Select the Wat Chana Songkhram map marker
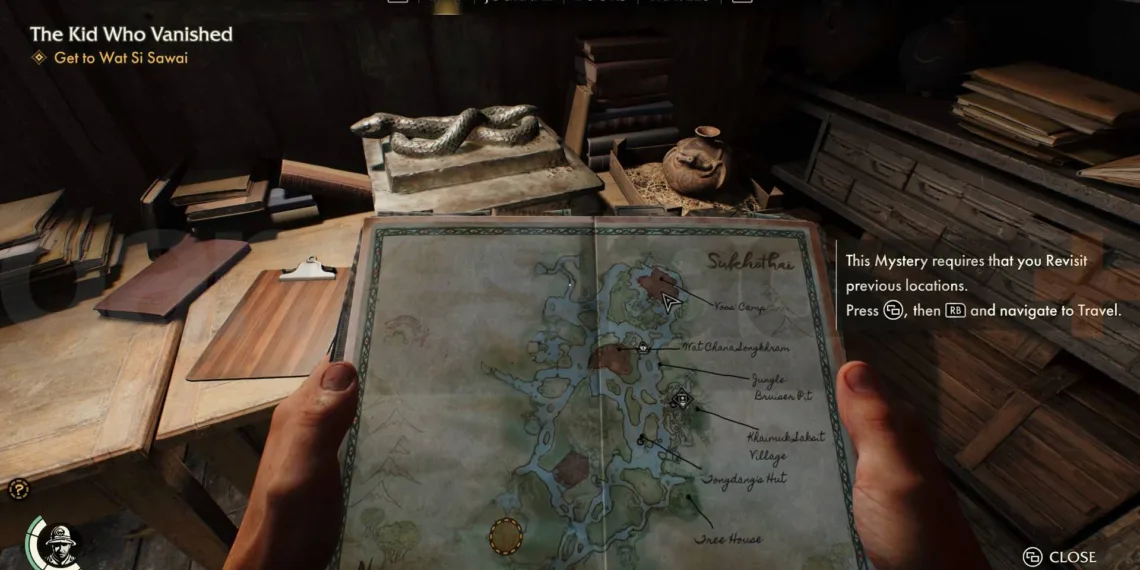The width and height of the screenshot is (1140, 570). 643,348
